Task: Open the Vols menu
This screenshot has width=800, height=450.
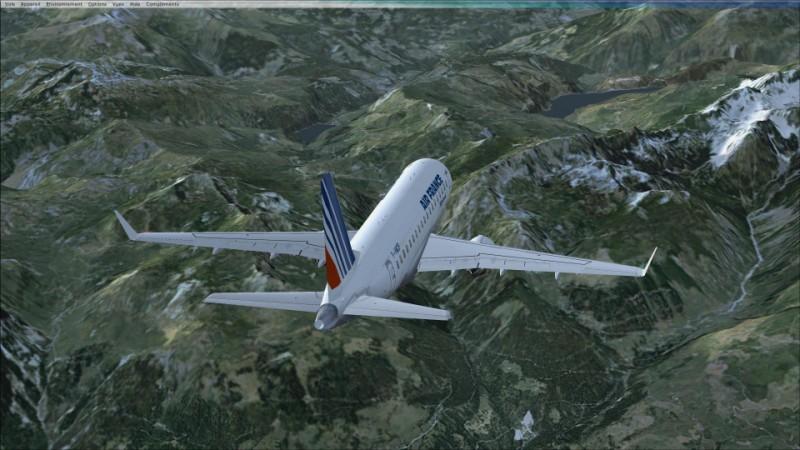Action: click(x=9, y=4)
